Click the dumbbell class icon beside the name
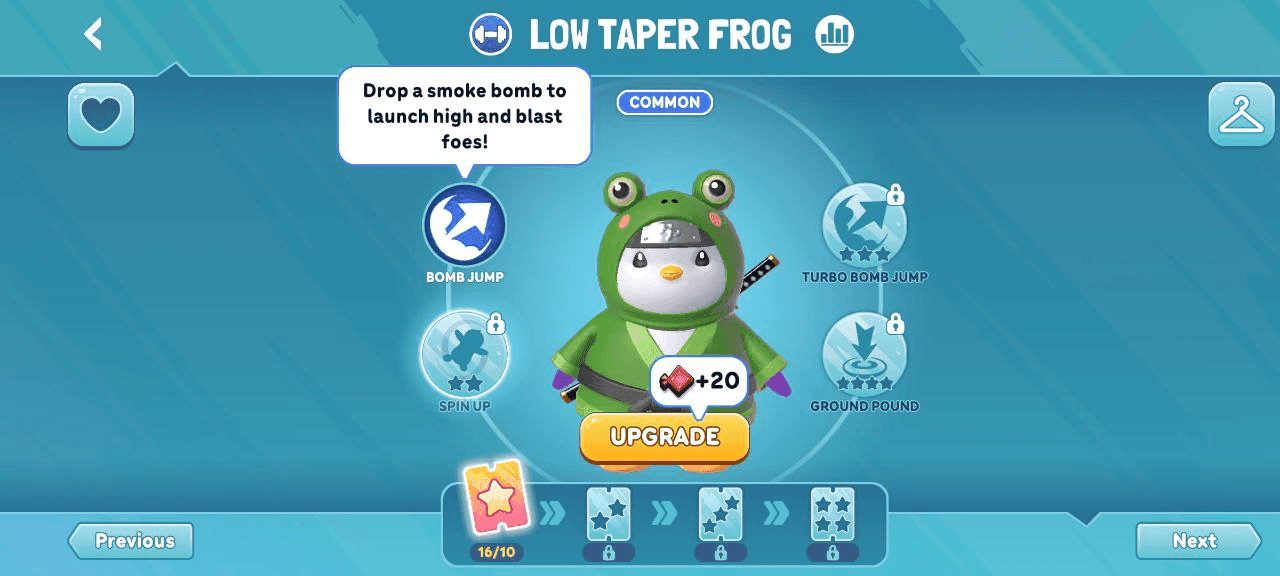1280x576 pixels. pyautogui.click(x=490, y=35)
